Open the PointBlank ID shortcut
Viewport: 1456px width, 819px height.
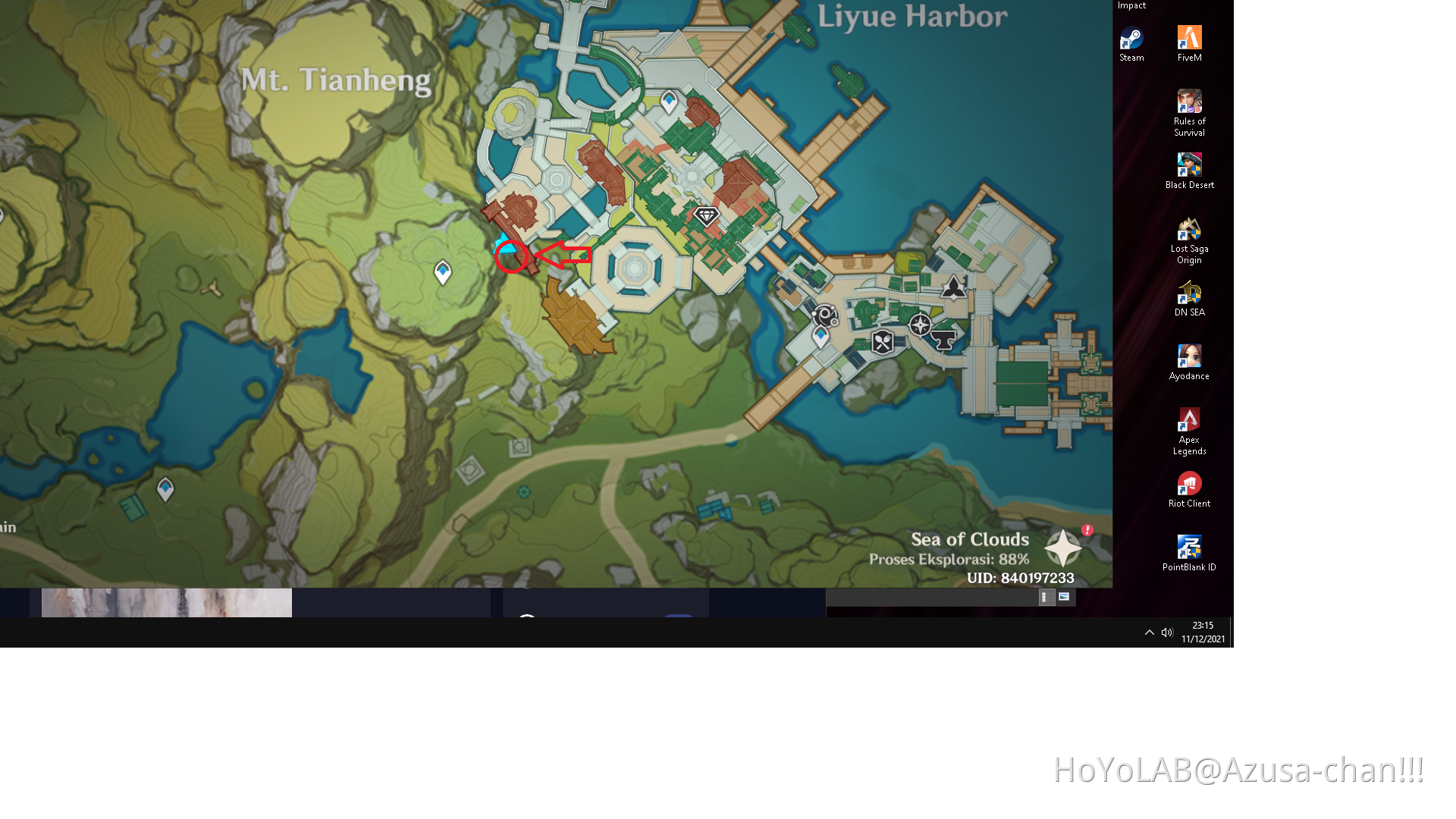click(x=1189, y=546)
